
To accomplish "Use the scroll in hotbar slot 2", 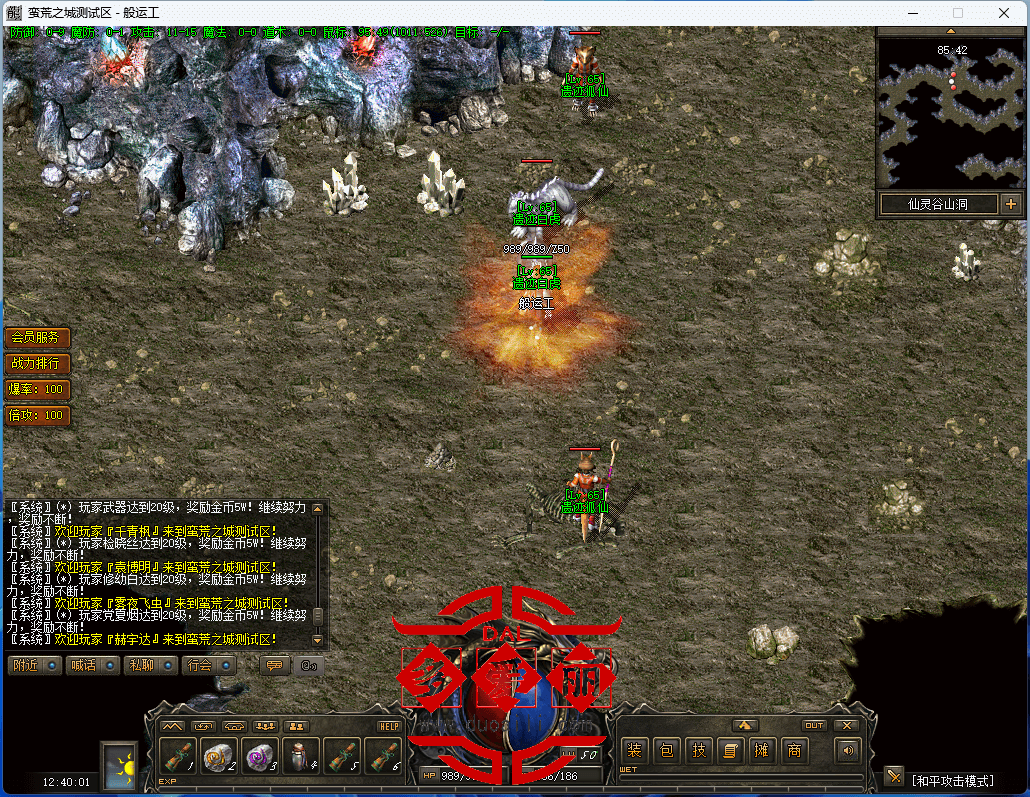I will point(219,757).
